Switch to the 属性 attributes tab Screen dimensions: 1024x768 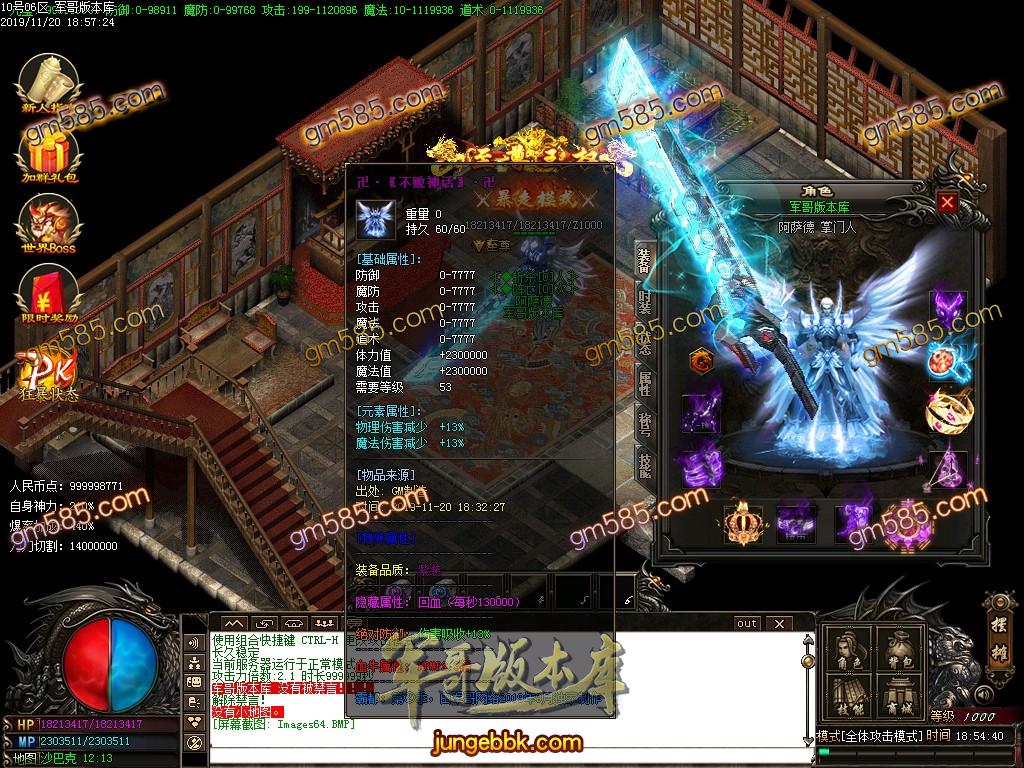[644, 381]
